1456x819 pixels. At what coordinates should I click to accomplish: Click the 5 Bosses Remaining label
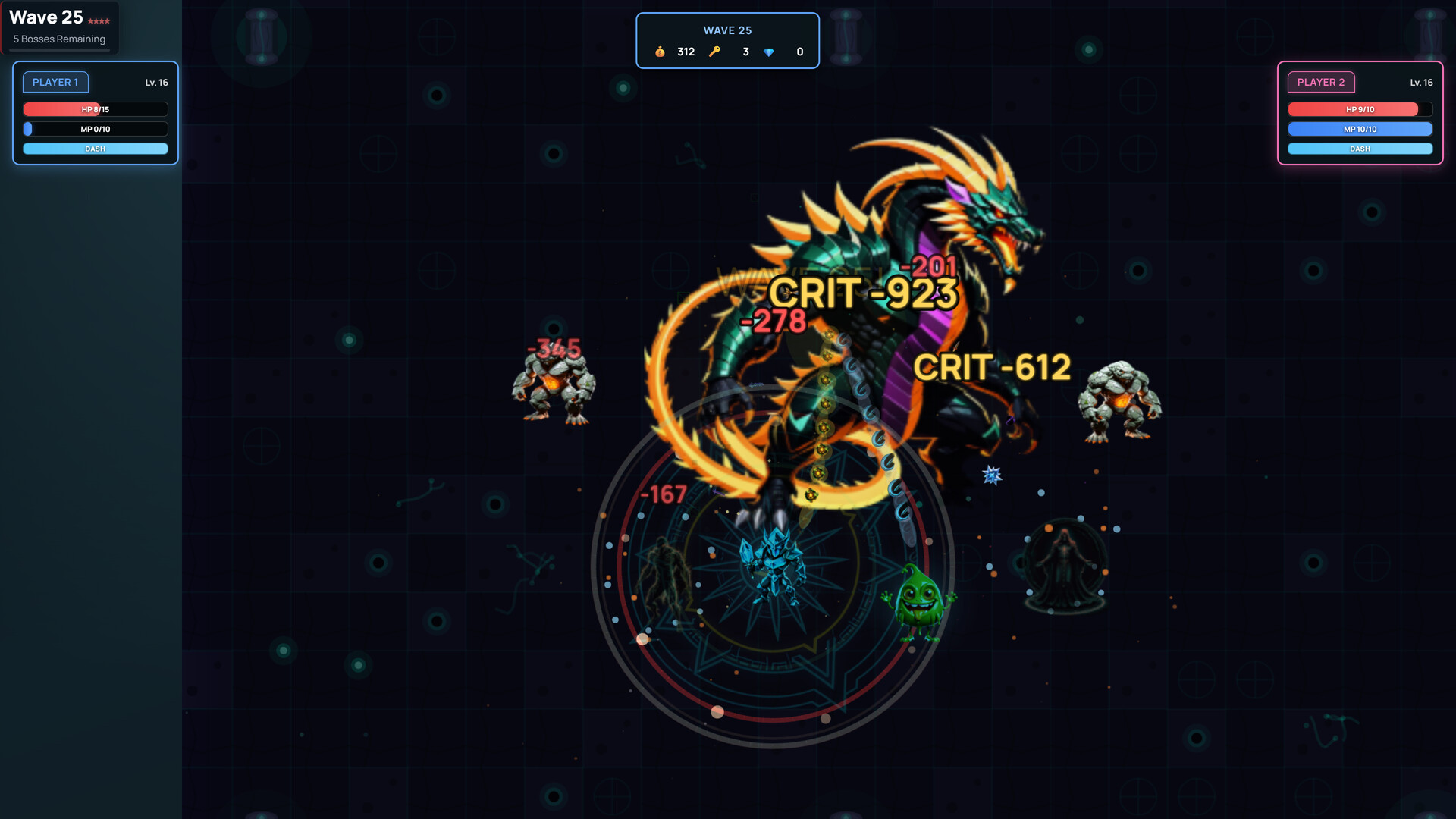pyautogui.click(x=58, y=39)
